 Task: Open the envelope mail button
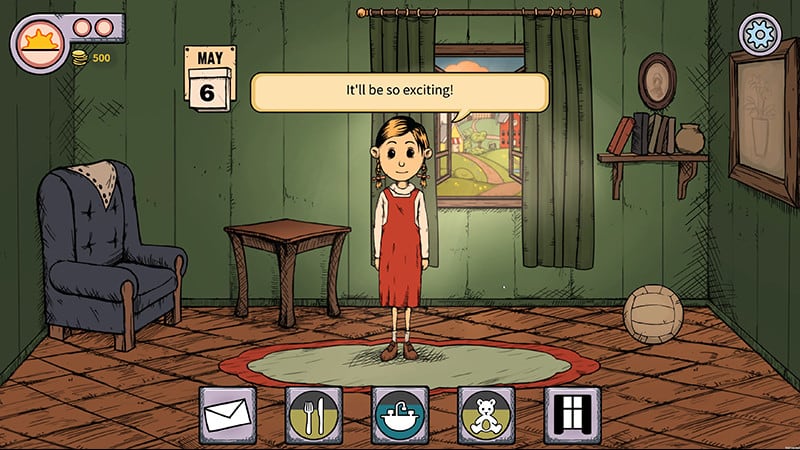tap(228, 415)
